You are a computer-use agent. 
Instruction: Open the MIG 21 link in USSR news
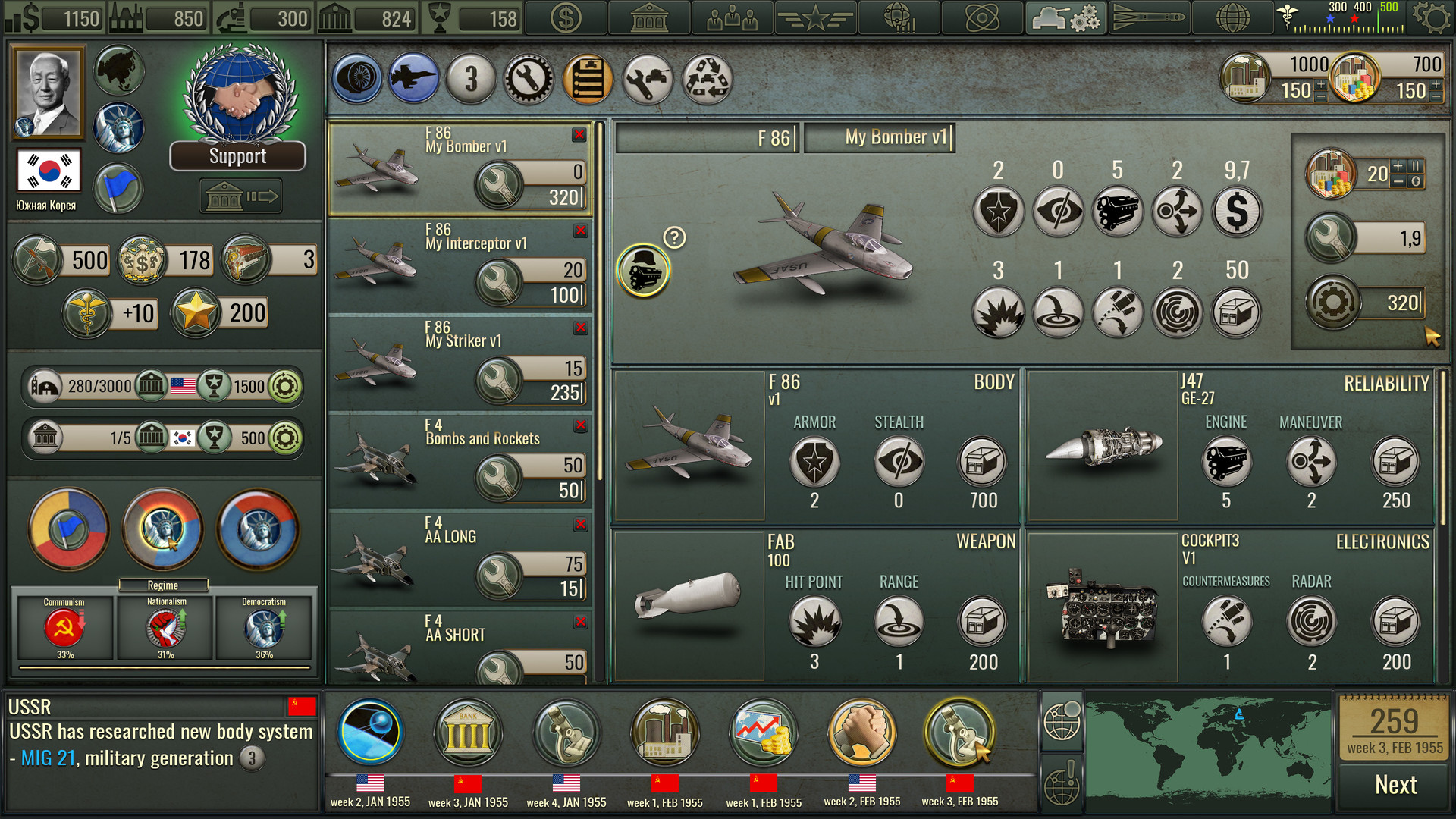[x=49, y=758]
